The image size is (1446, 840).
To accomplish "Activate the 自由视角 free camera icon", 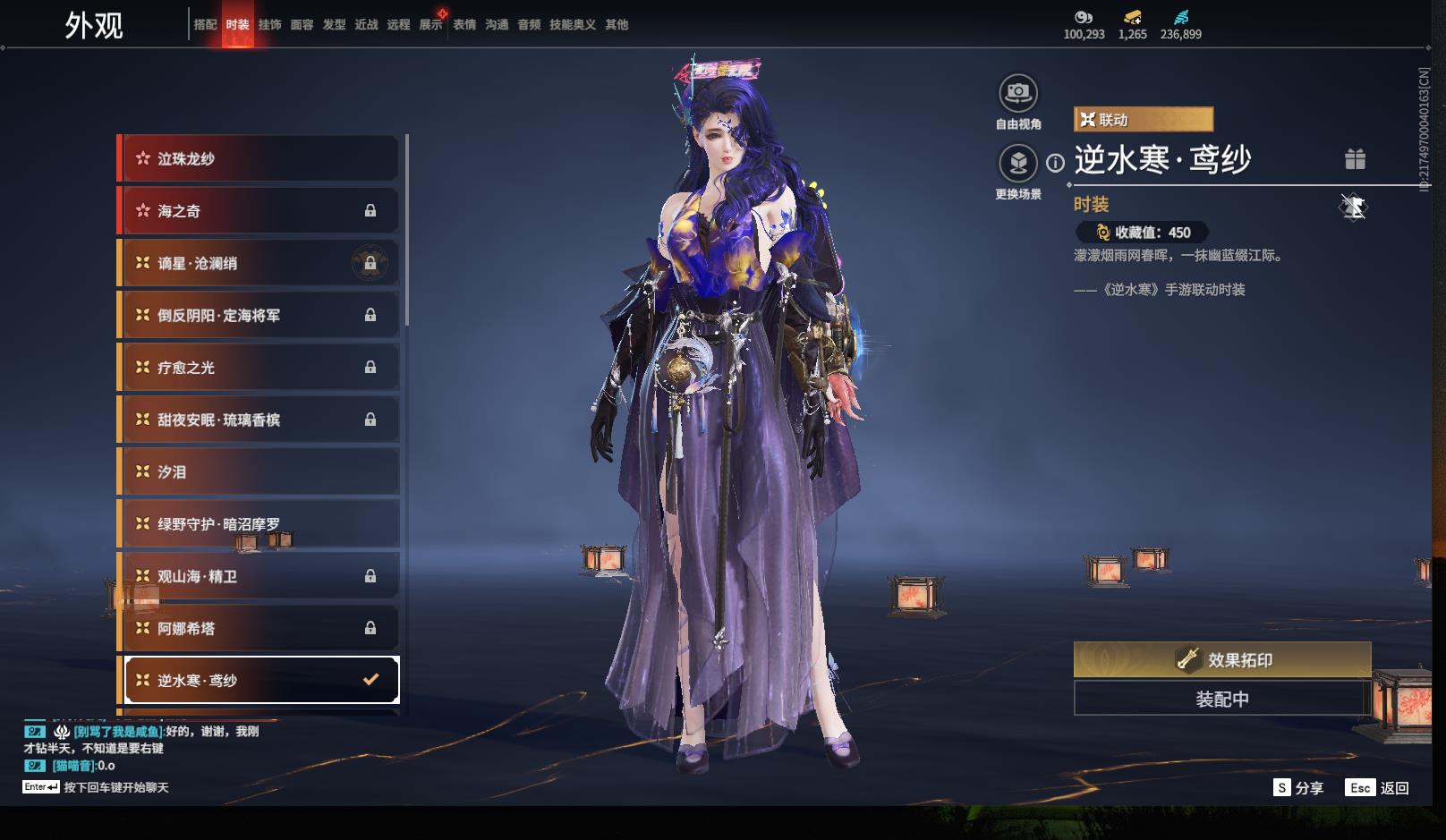I will pyautogui.click(x=1017, y=93).
